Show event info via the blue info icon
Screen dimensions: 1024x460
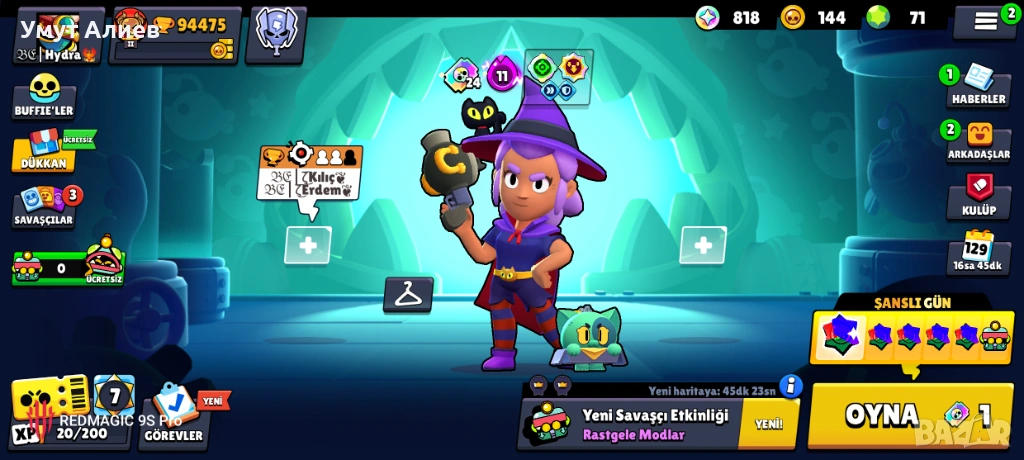coord(791,385)
